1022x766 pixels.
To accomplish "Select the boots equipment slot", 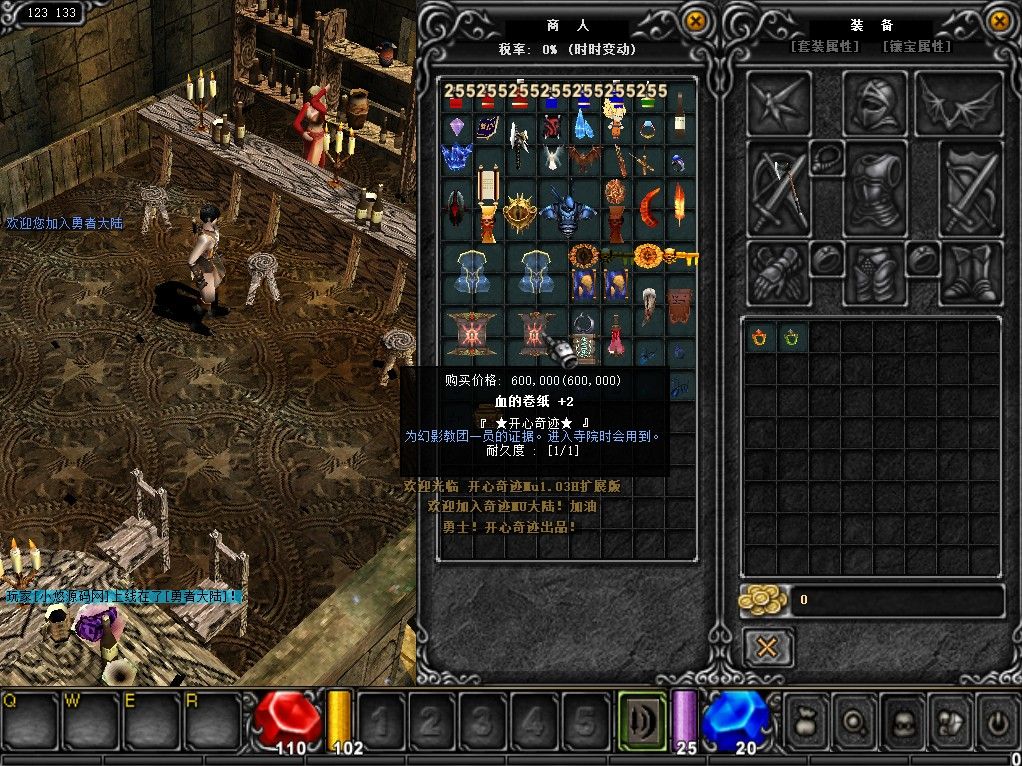I will tap(971, 273).
